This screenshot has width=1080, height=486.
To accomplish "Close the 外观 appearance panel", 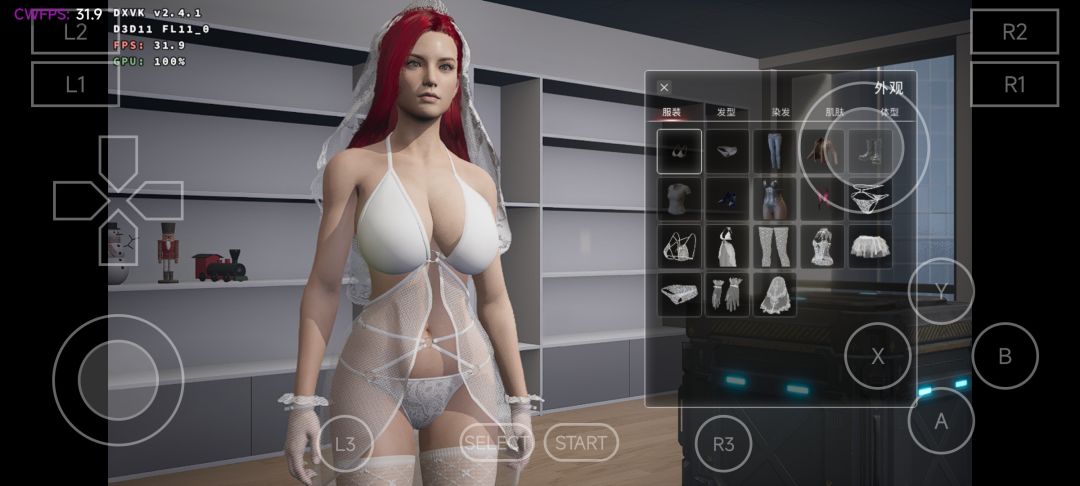I will click(664, 88).
